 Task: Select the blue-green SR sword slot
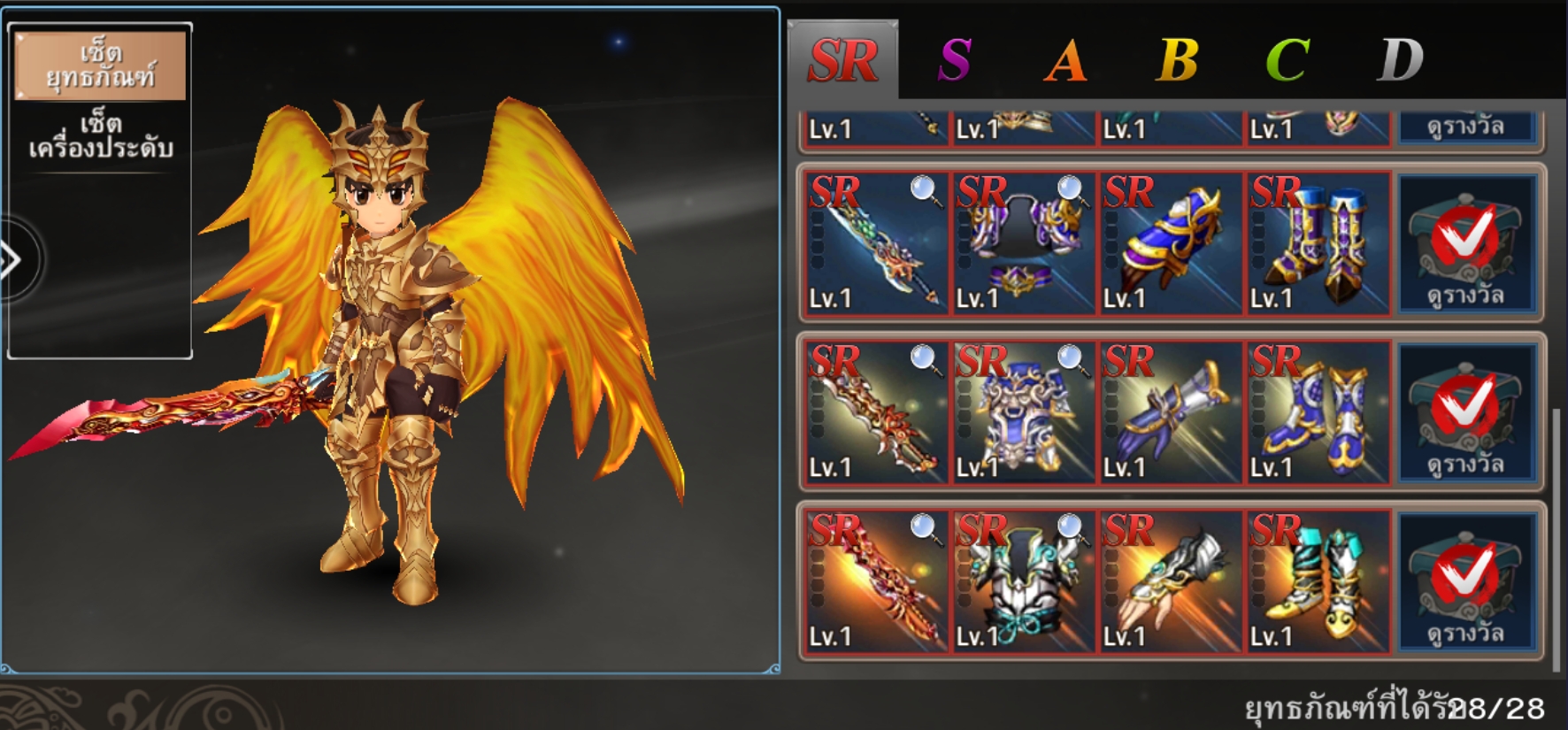874,243
